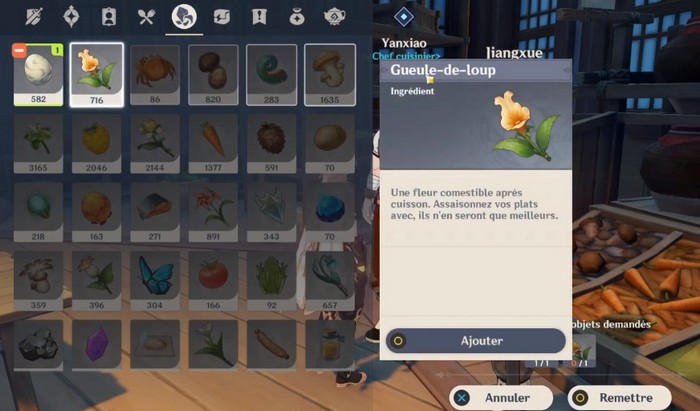This screenshot has height=411, width=700.
Task: Select the potato ingredient slot
Action: (330, 141)
